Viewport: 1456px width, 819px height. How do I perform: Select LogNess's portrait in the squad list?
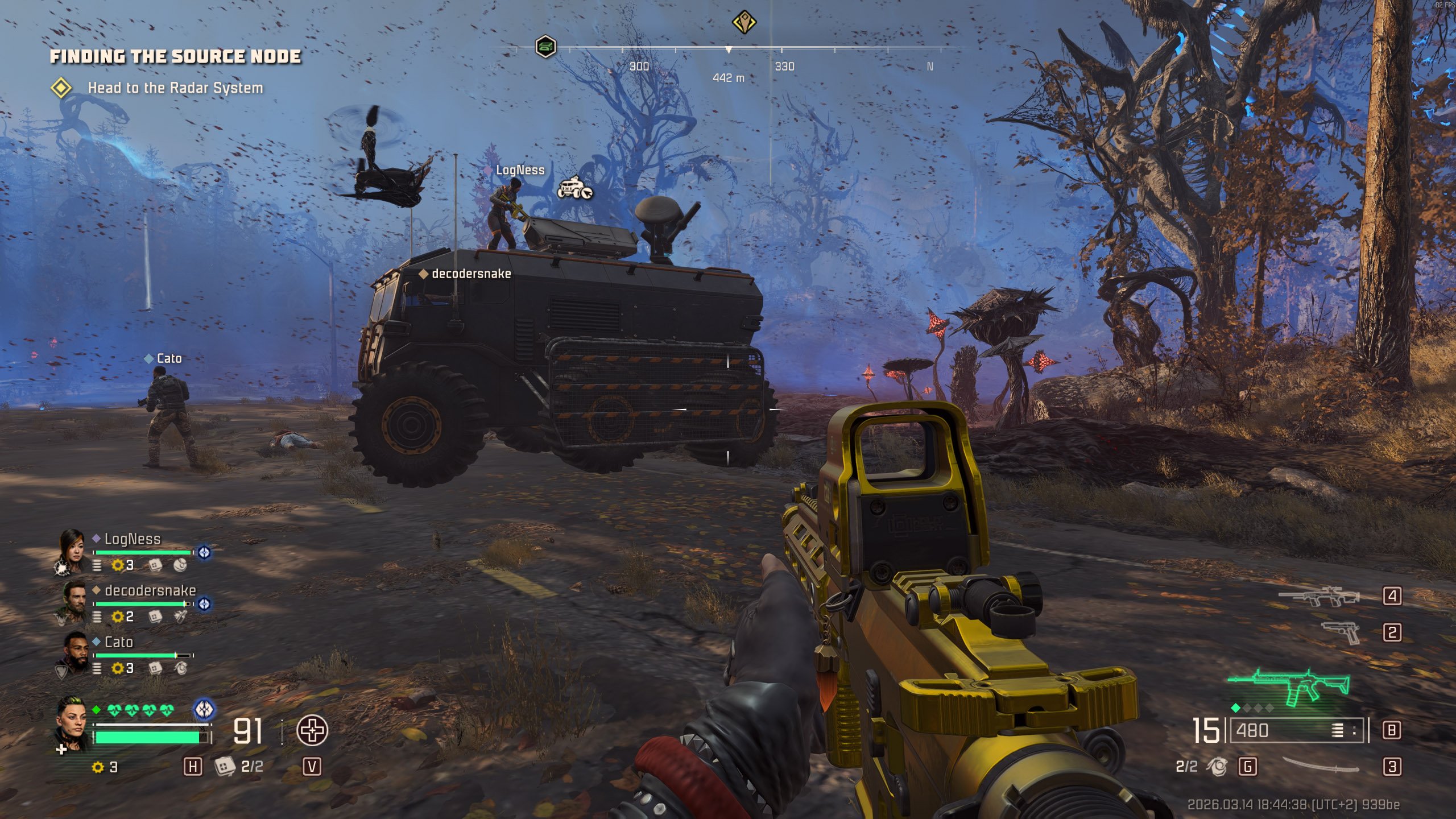coord(72,549)
